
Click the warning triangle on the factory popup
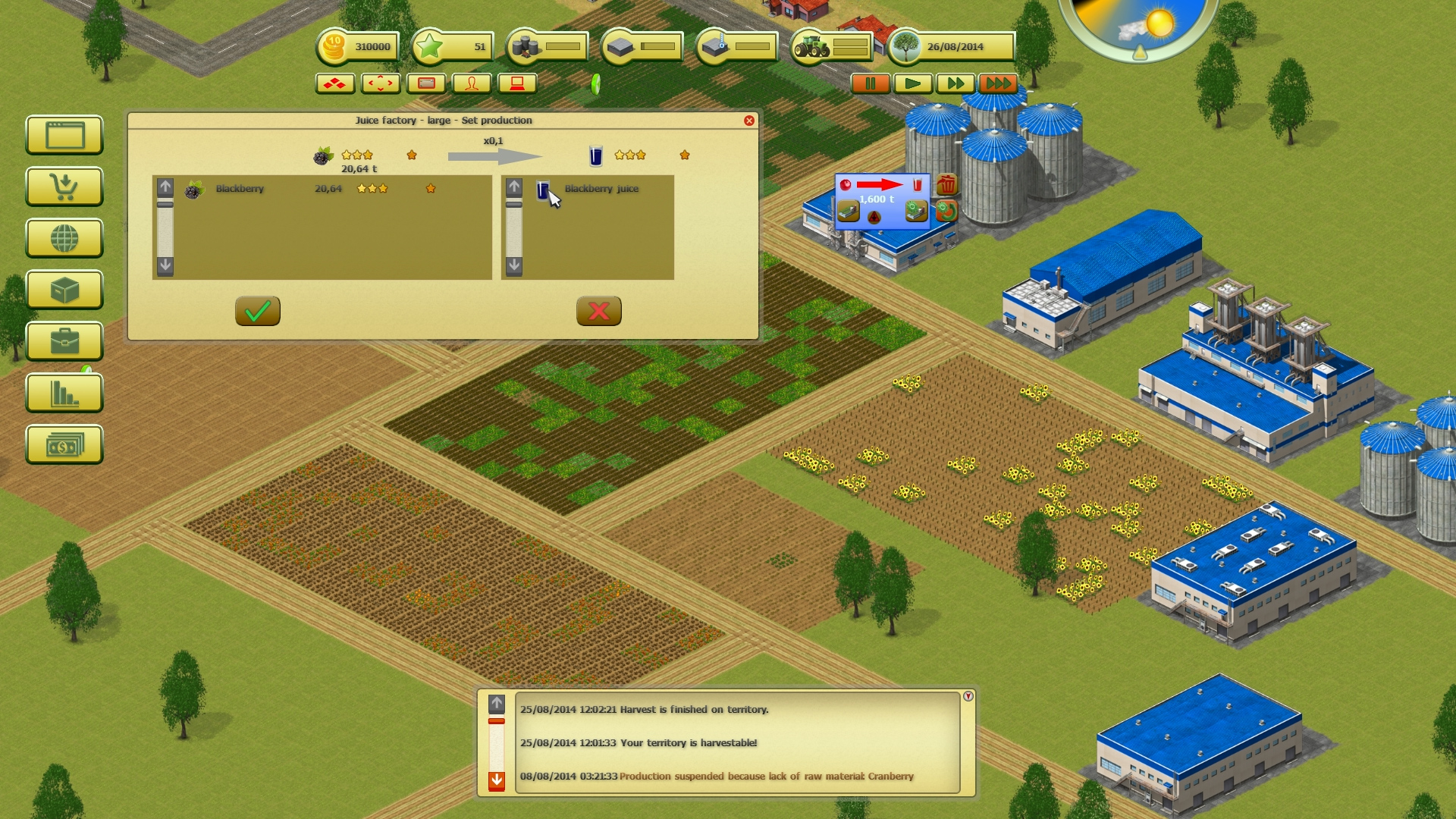(874, 219)
